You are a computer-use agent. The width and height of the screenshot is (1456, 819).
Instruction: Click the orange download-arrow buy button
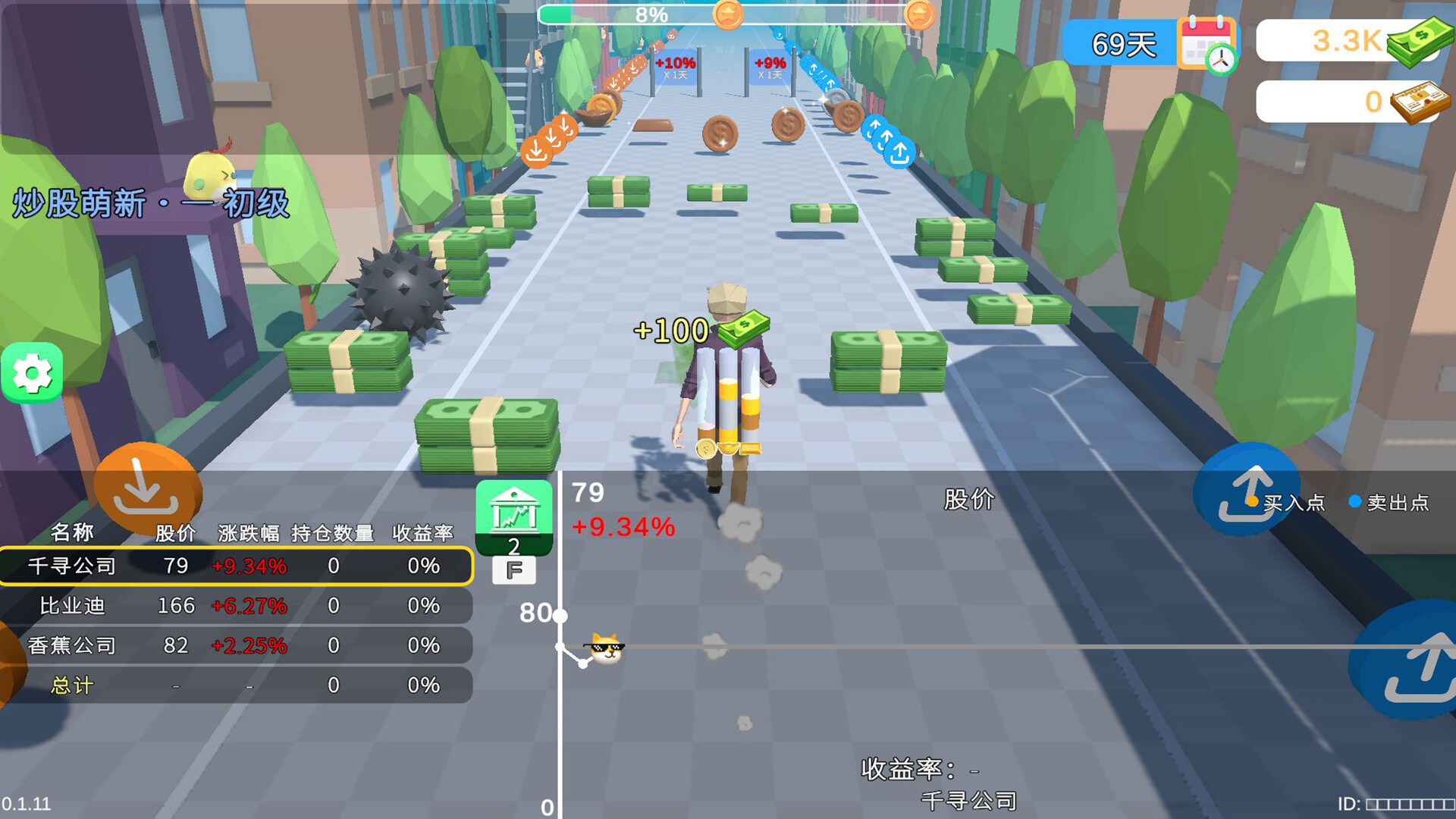[146, 489]
